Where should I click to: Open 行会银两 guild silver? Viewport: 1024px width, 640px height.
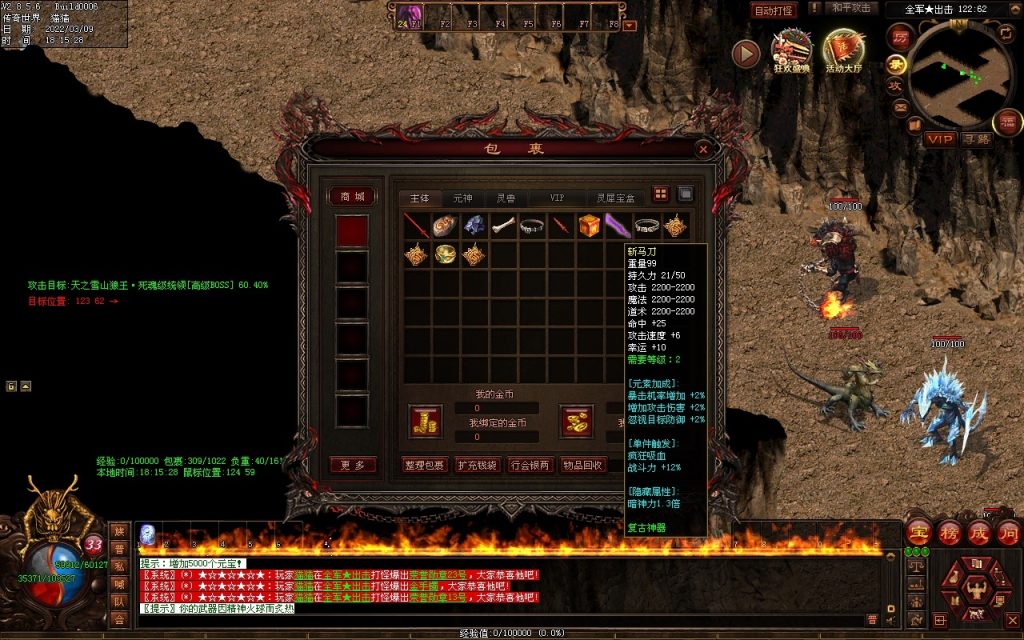(x=529, y=465)
